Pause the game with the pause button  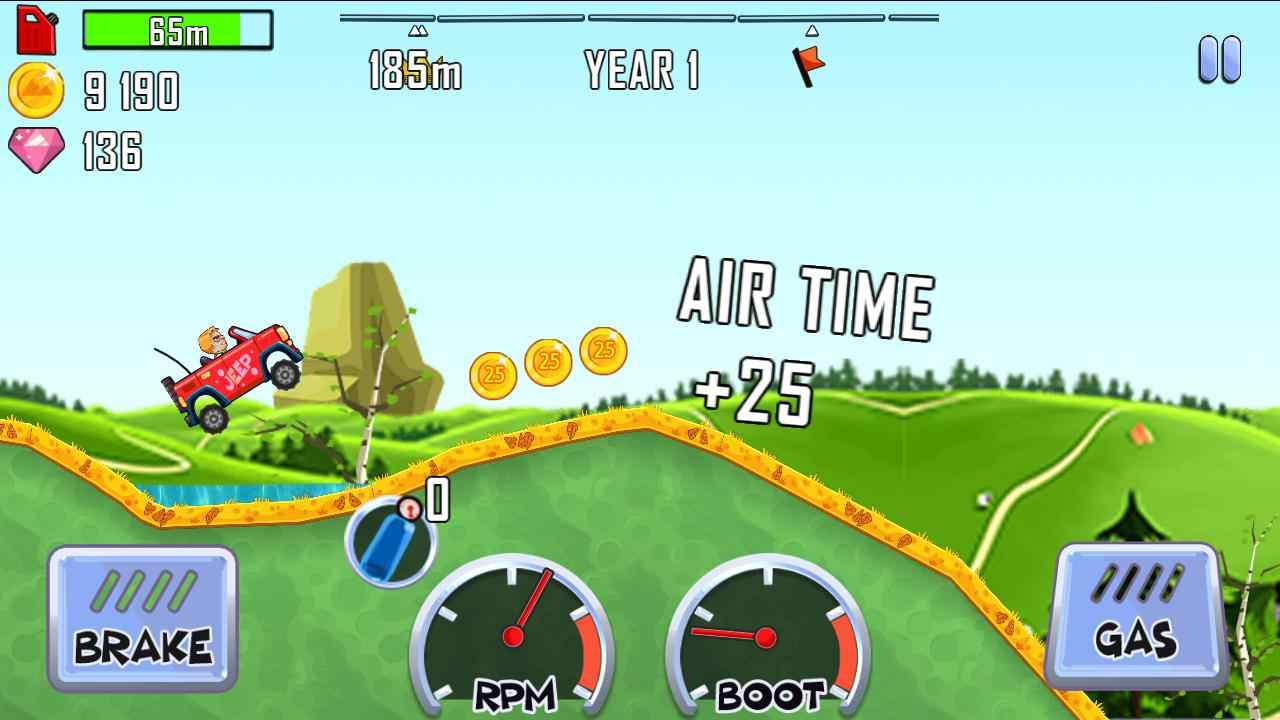tap(1218, 60)
